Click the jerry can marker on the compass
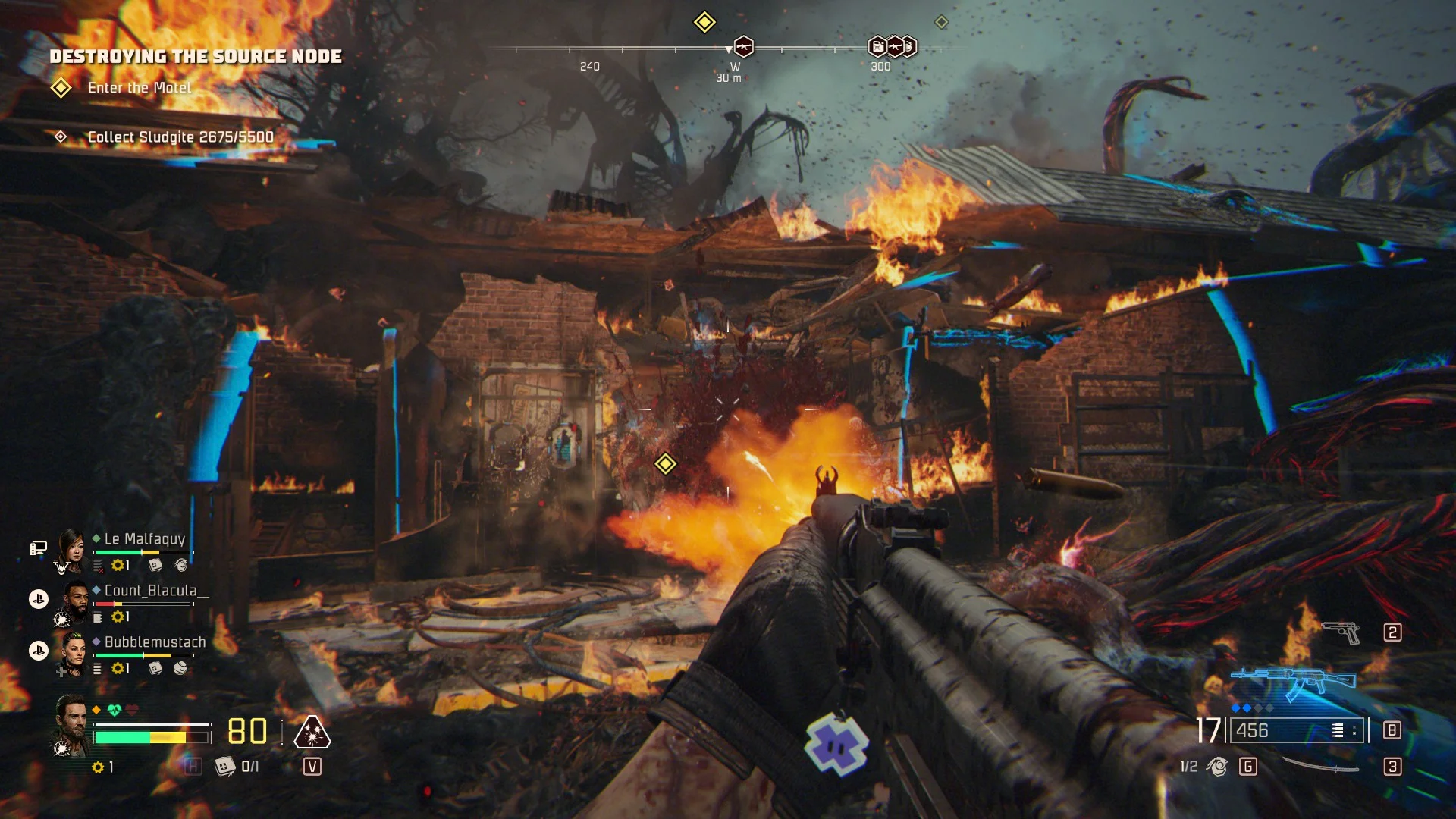 click(877, 48)
